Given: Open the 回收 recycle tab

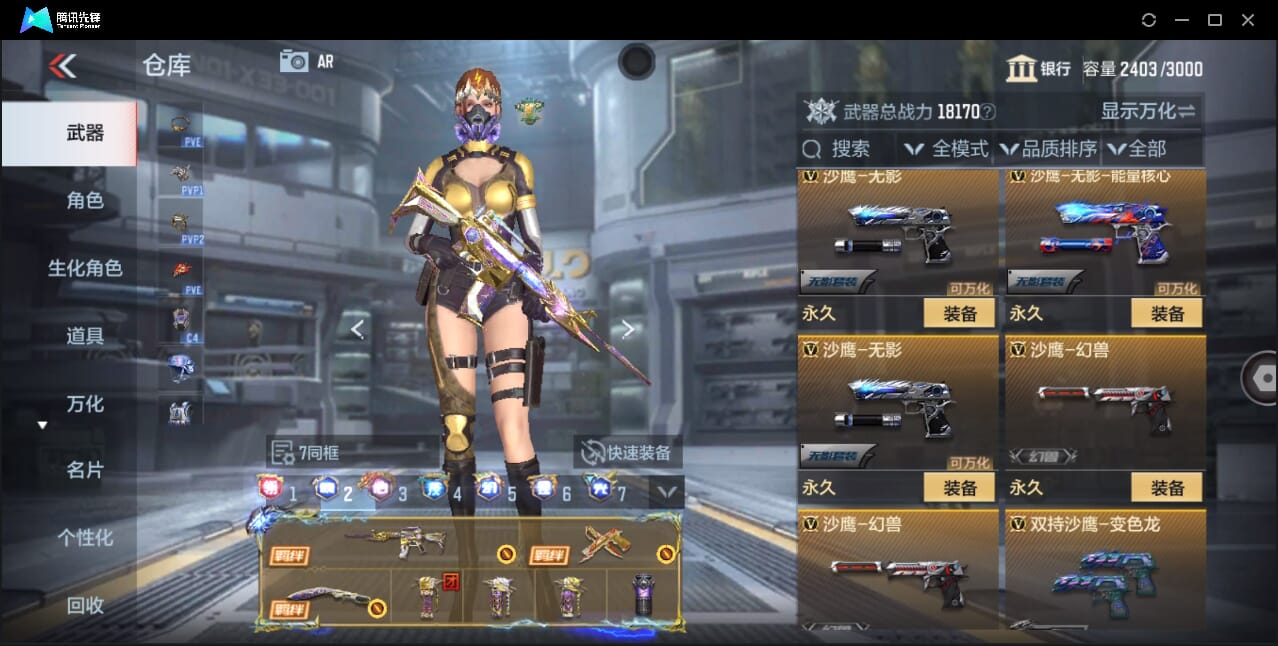Looking at the screenshot, I should (x=85, y=605).
